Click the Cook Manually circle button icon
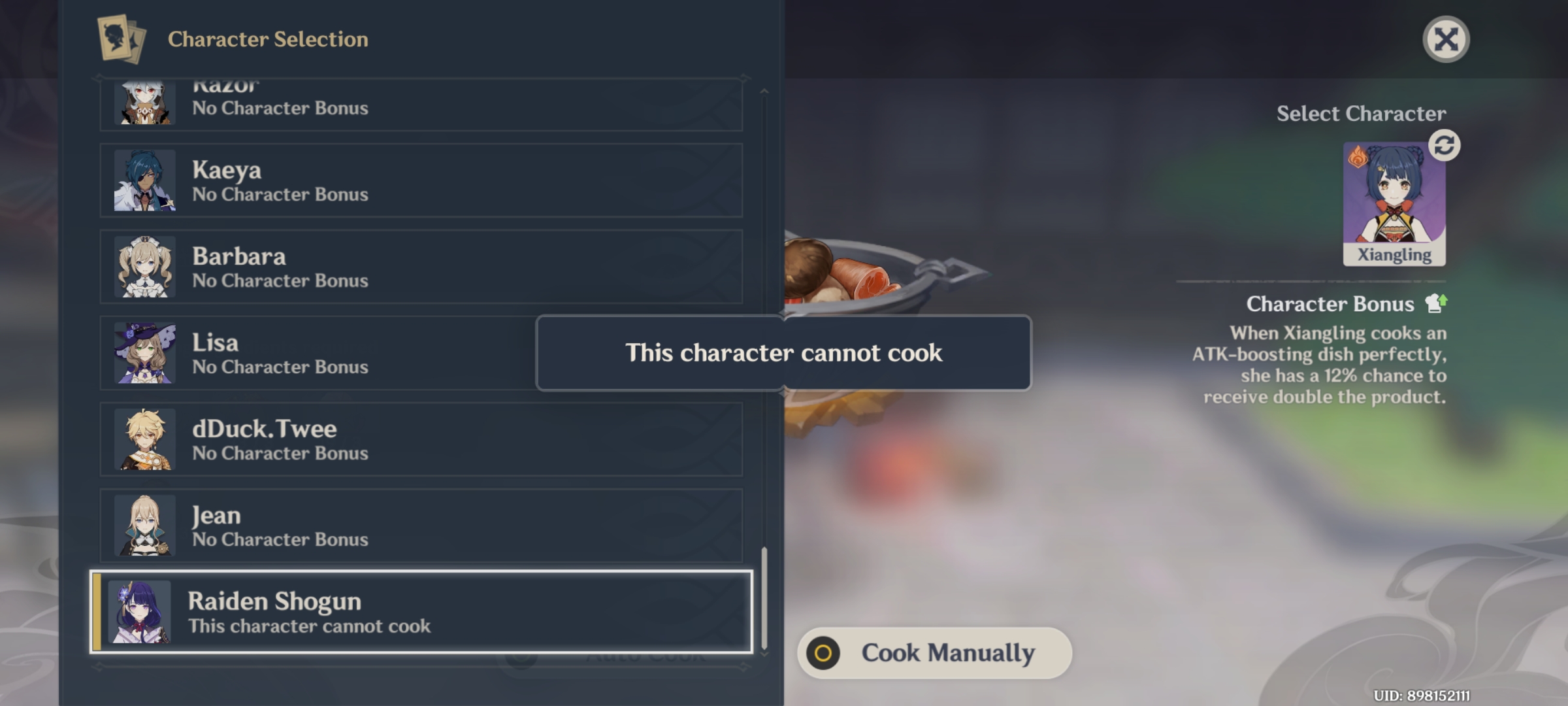Viewport: 1568px width, 706px height. (x=825, y=651)
